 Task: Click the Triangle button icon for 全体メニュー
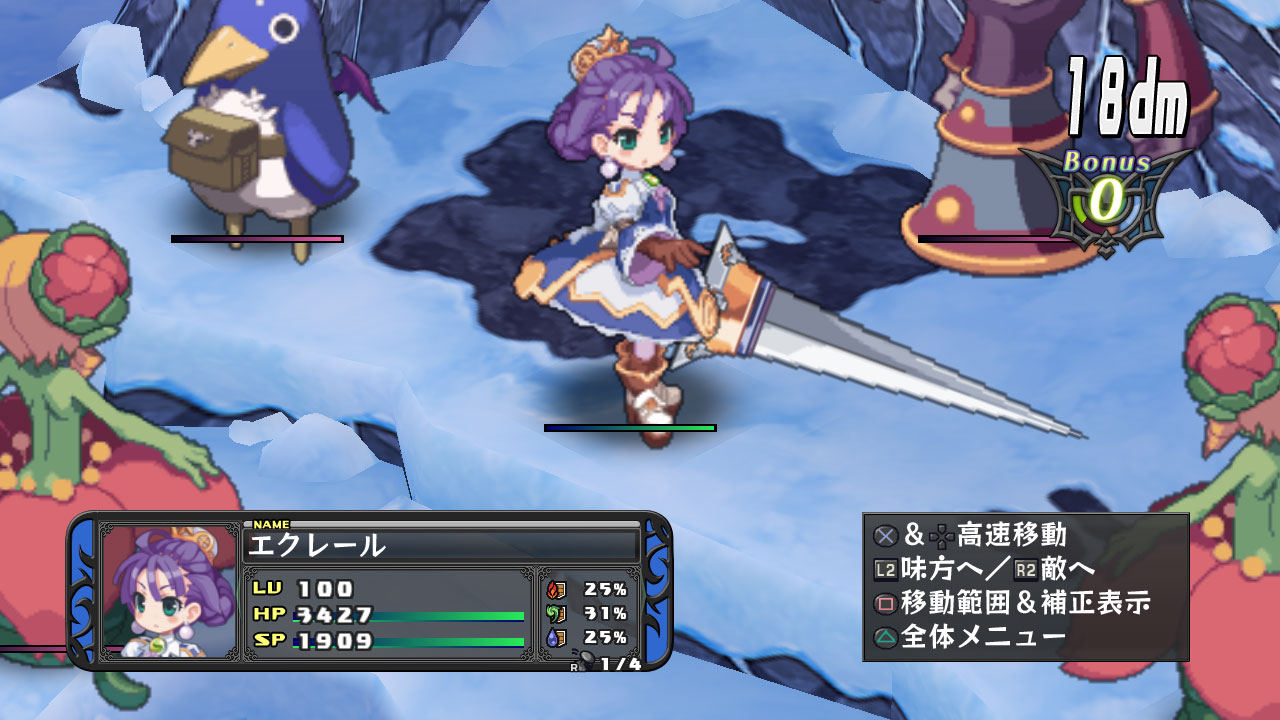tap(884, 636)
